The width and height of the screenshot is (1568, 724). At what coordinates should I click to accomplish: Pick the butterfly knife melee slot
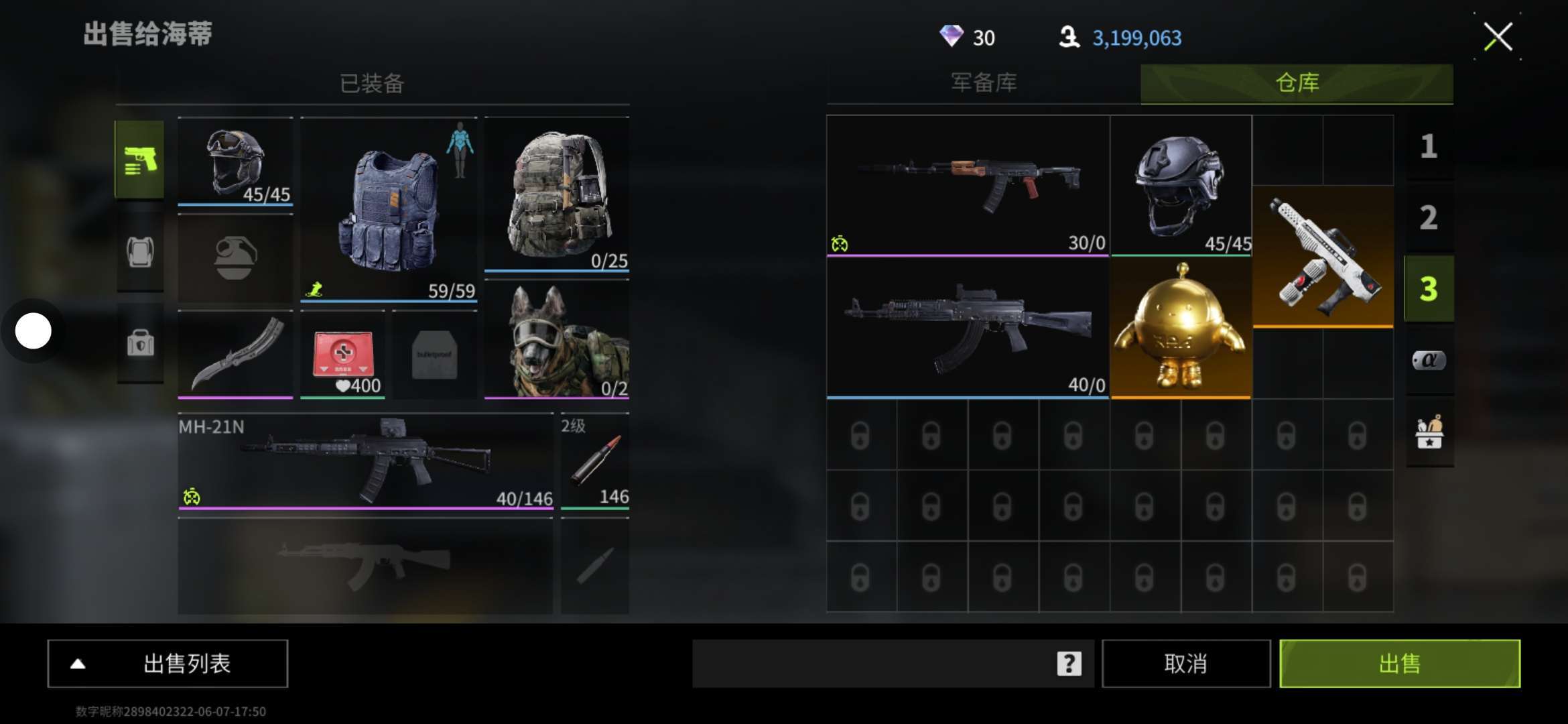(x=235, y=354)
